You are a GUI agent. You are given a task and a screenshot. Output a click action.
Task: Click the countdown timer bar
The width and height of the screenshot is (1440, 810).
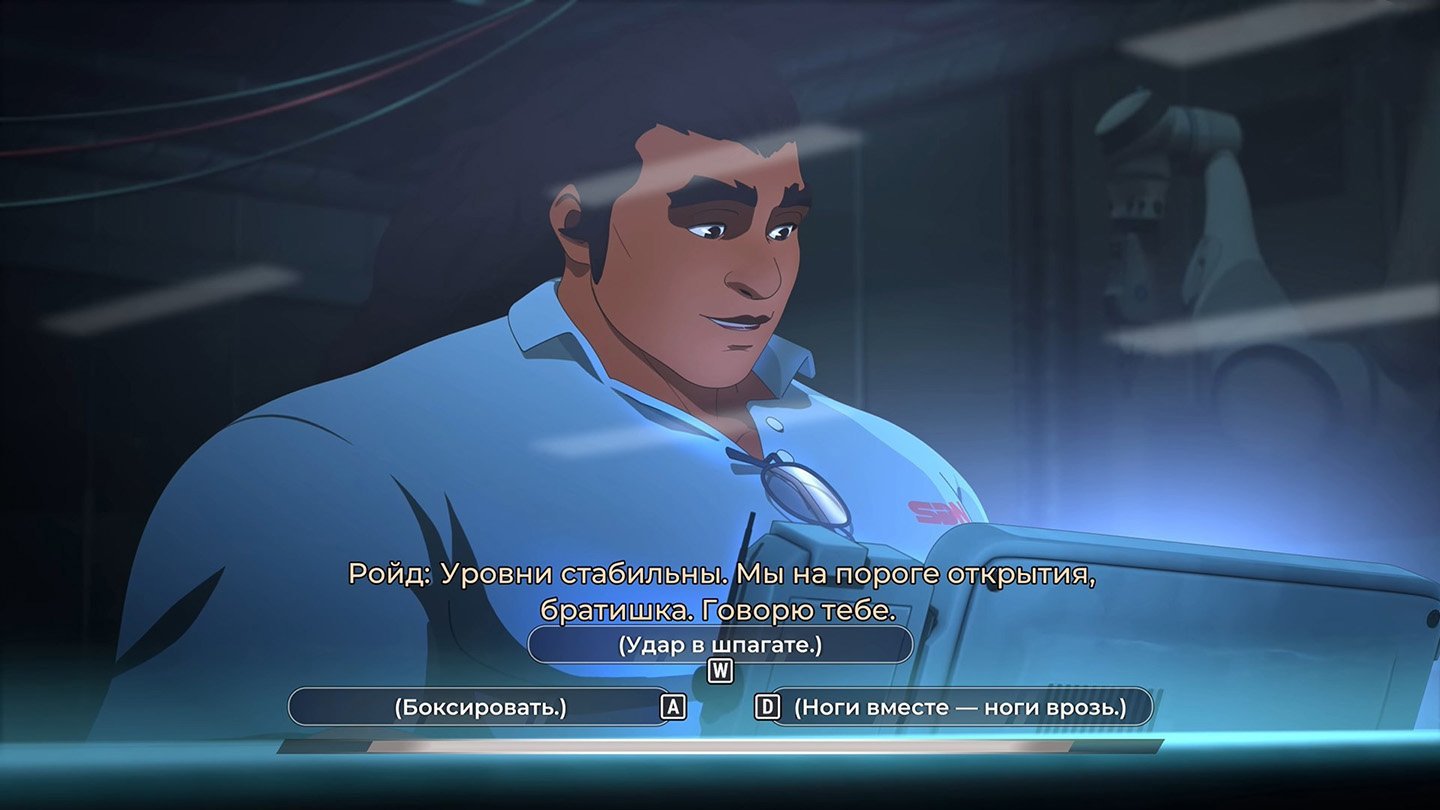(x=720, y=748)
